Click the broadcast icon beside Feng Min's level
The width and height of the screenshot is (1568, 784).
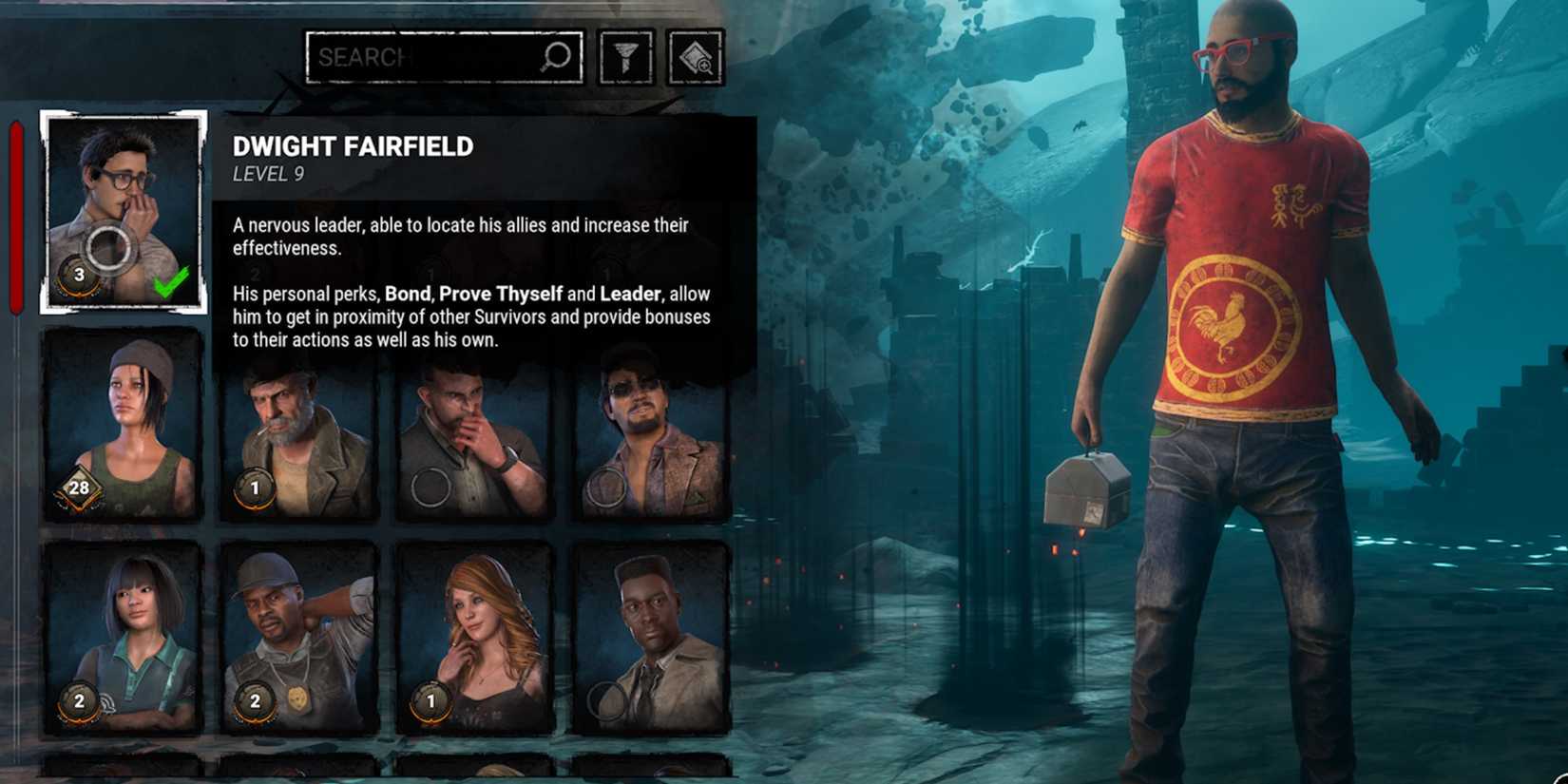[107, 701]
